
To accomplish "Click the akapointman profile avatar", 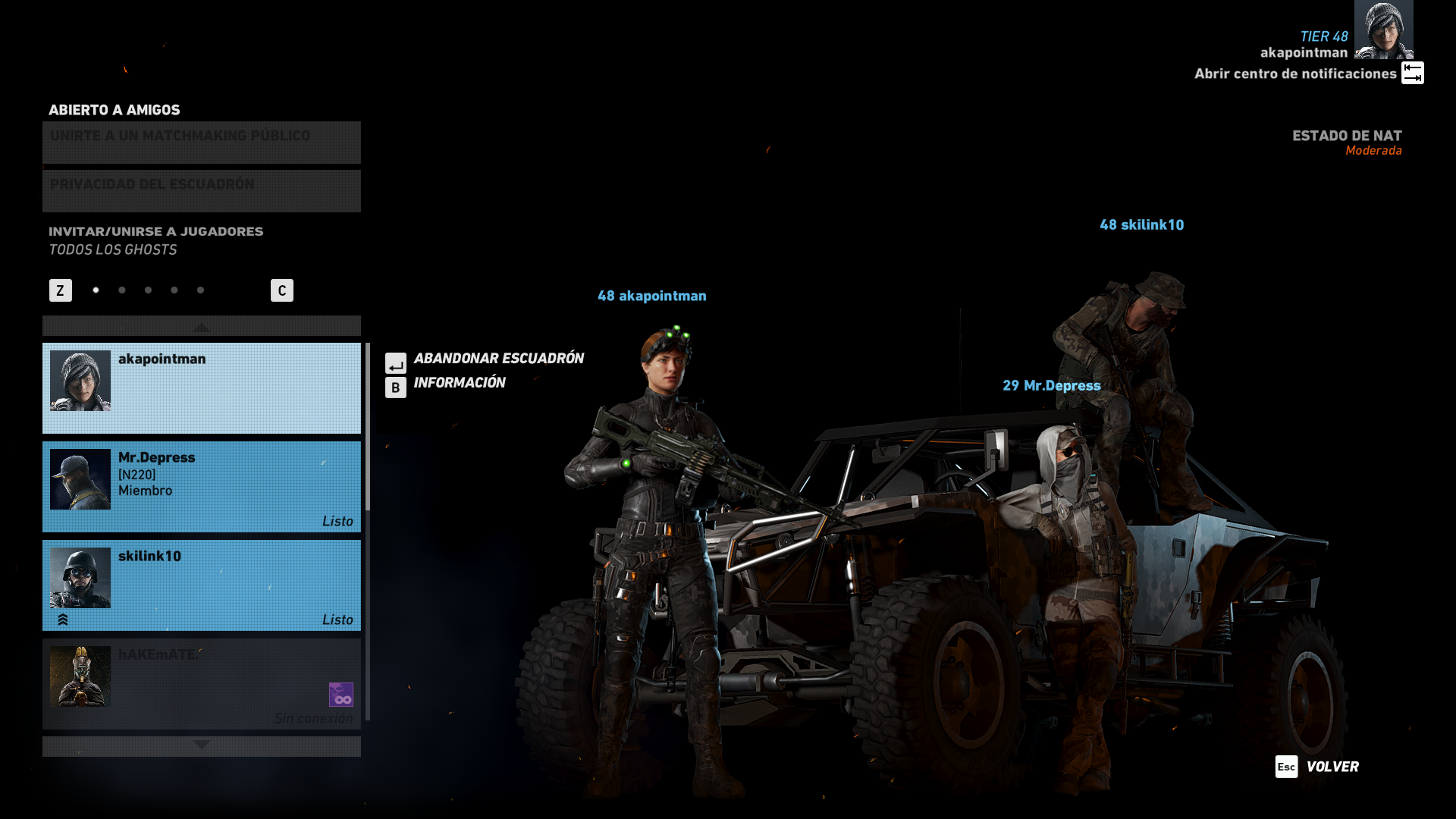I will click(1383, 30).
